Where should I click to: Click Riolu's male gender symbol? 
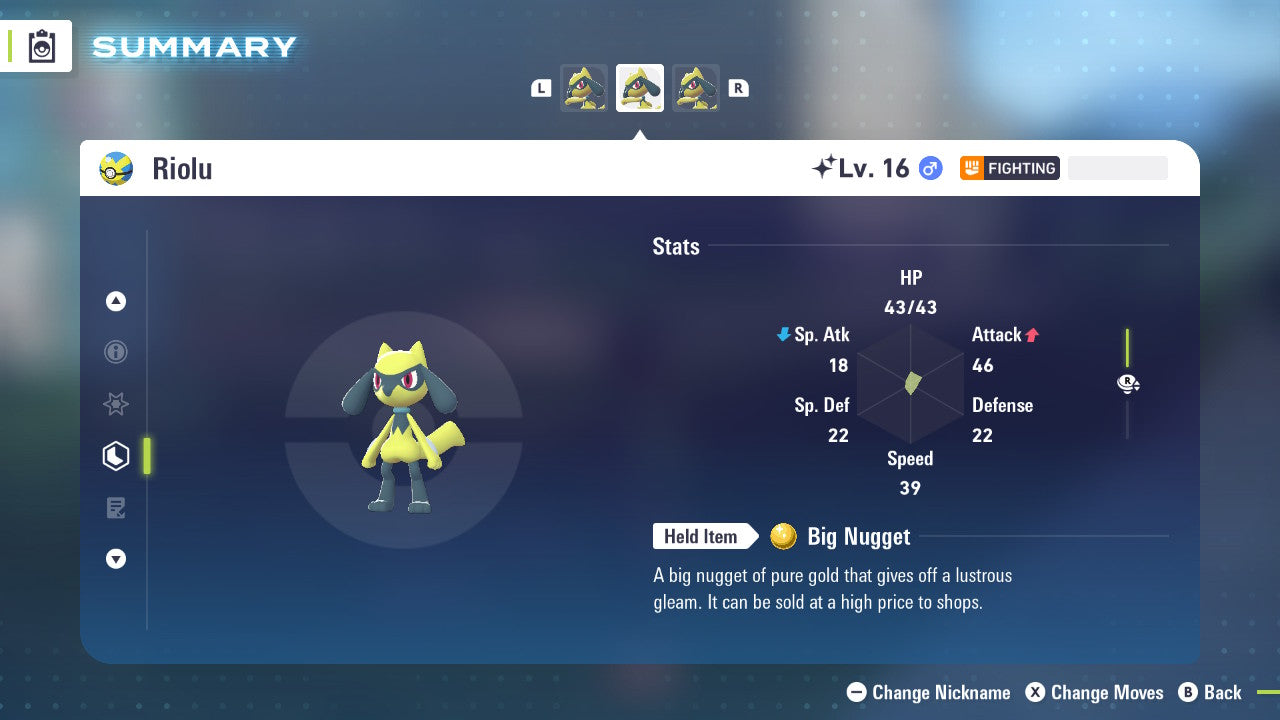[929, 168]
